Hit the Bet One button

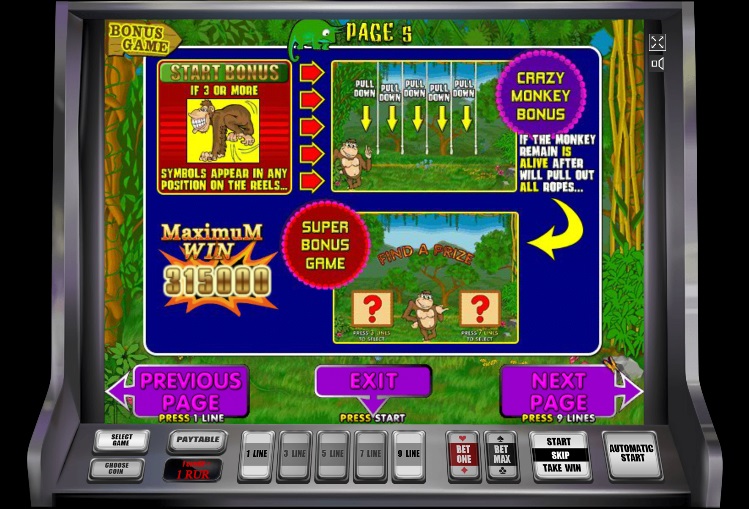[x=462, y=455]
